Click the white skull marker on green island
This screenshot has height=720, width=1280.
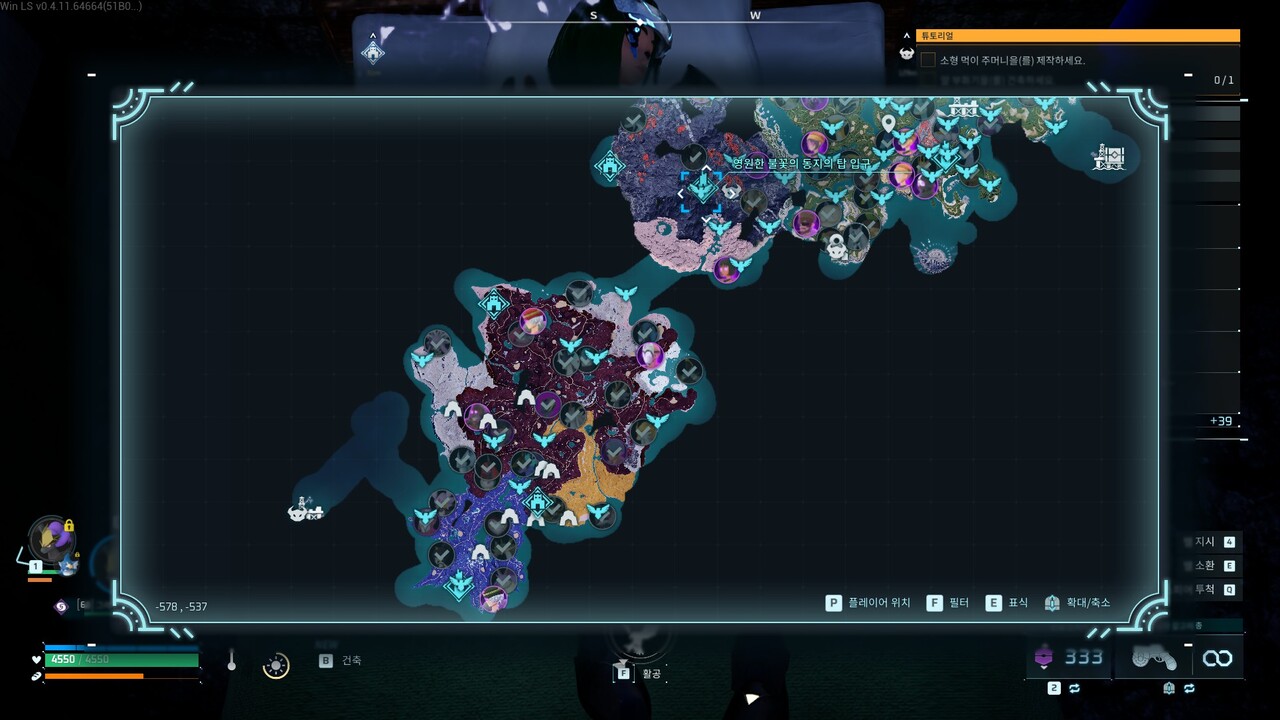click(x=836, y=250)
